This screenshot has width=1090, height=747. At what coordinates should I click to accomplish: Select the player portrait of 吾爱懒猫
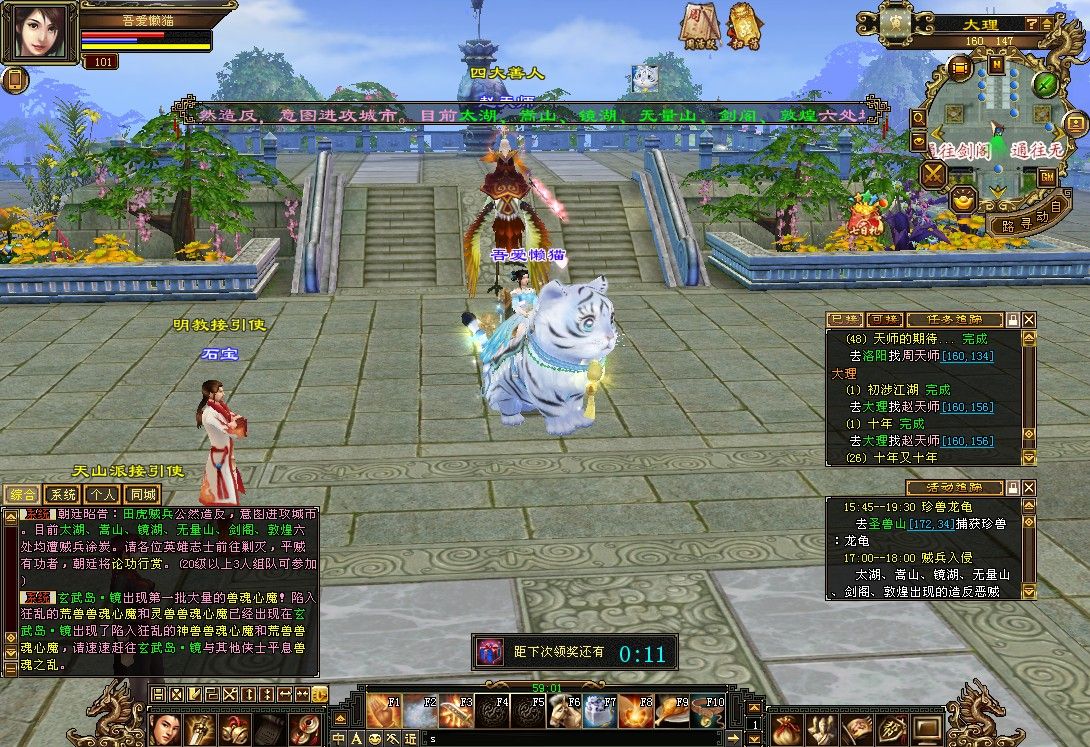point(40,34)
